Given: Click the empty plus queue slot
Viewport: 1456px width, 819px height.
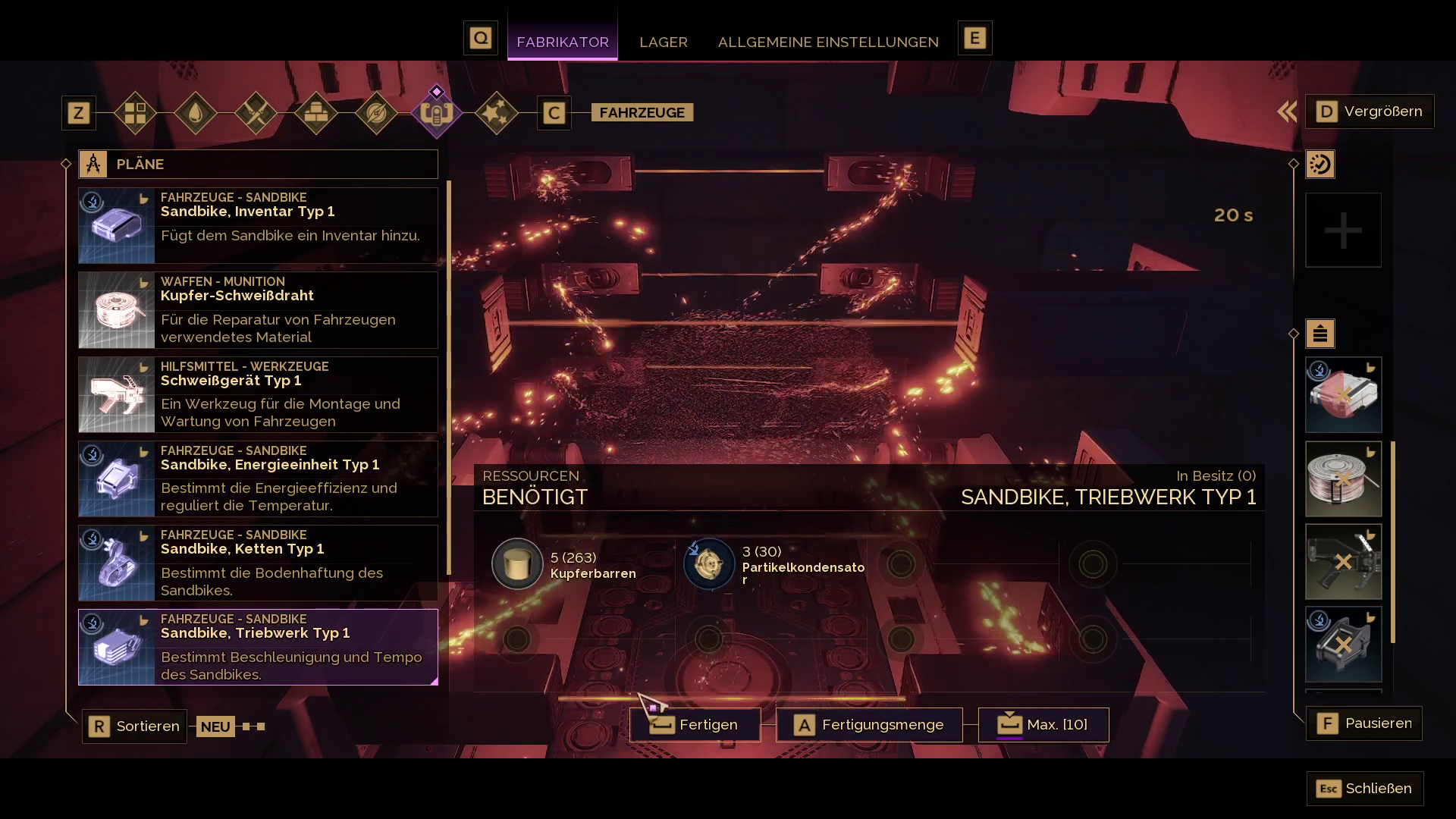Looking at the screenshot, I should tap(1343, 231).
